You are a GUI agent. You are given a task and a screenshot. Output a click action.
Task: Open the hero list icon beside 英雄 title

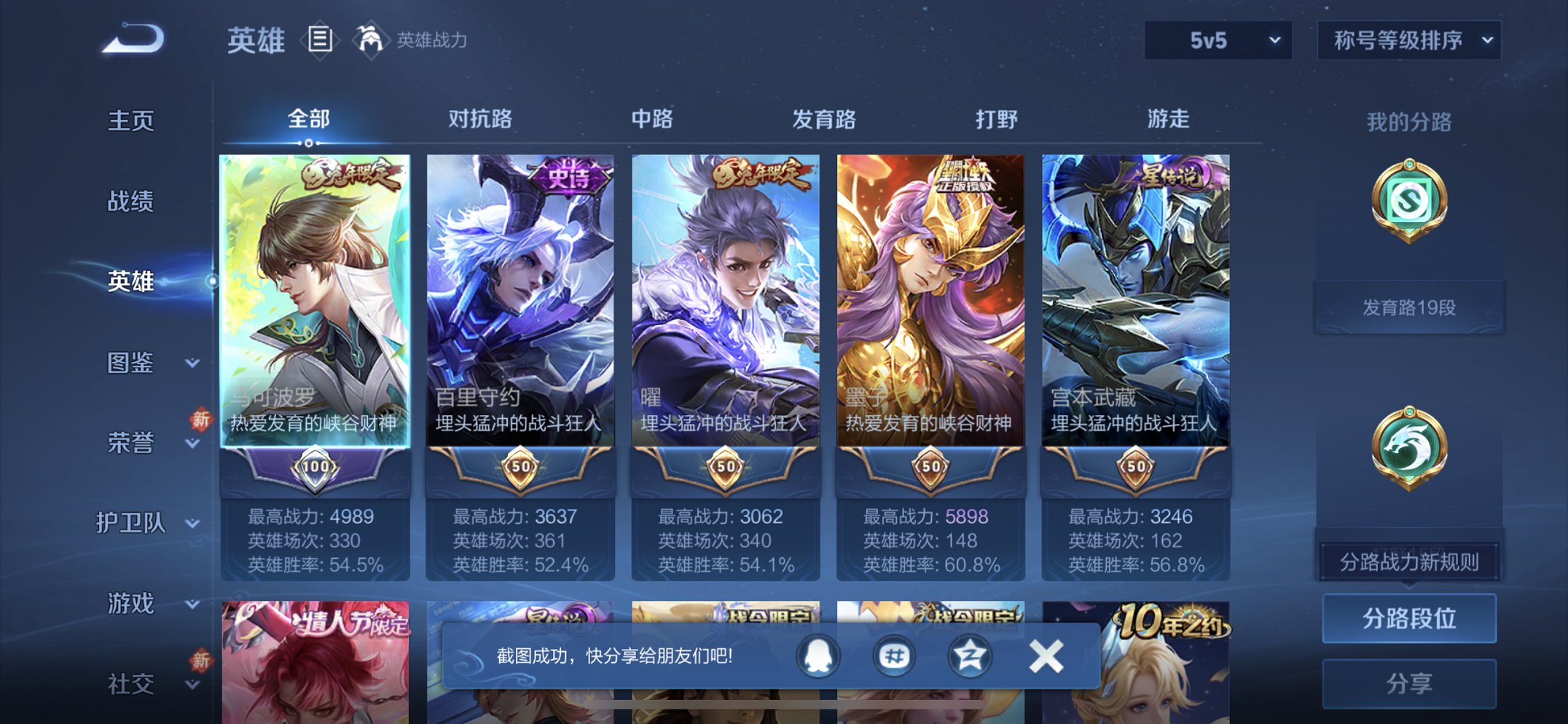319,40
